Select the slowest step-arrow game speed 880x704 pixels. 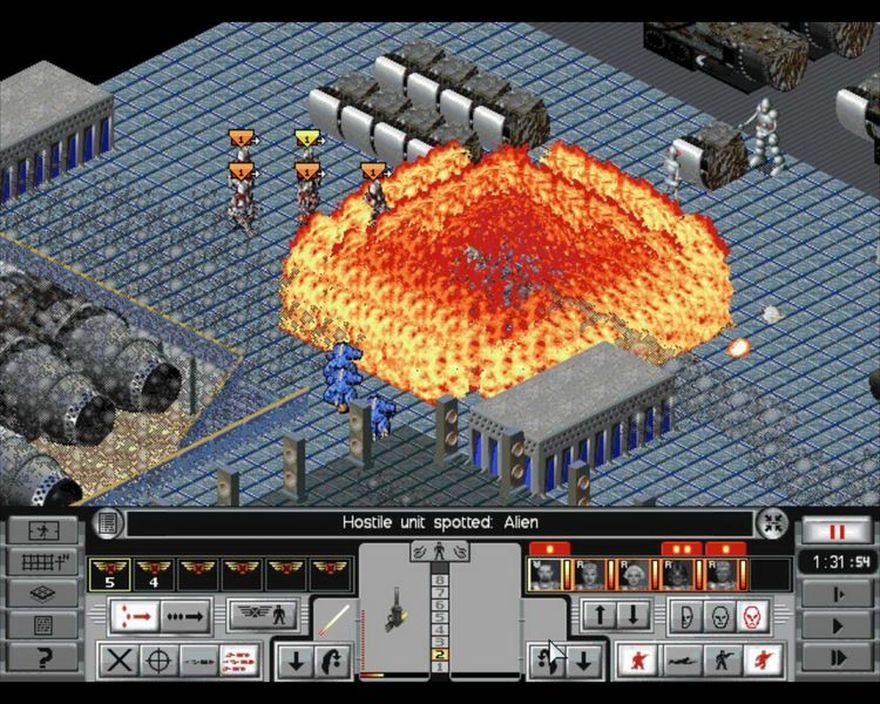[836, 594]
